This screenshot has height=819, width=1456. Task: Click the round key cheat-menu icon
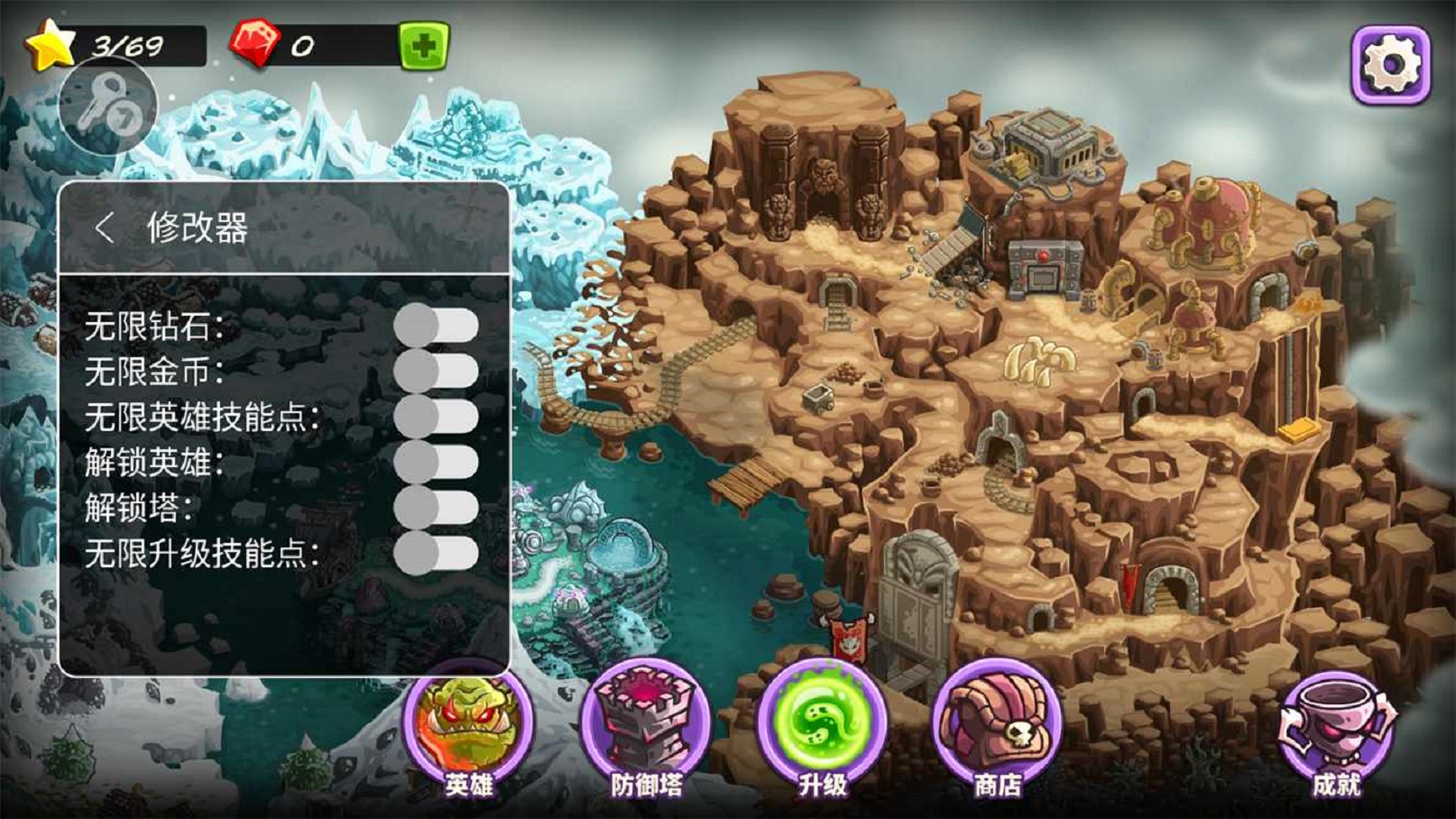[108, 106]
